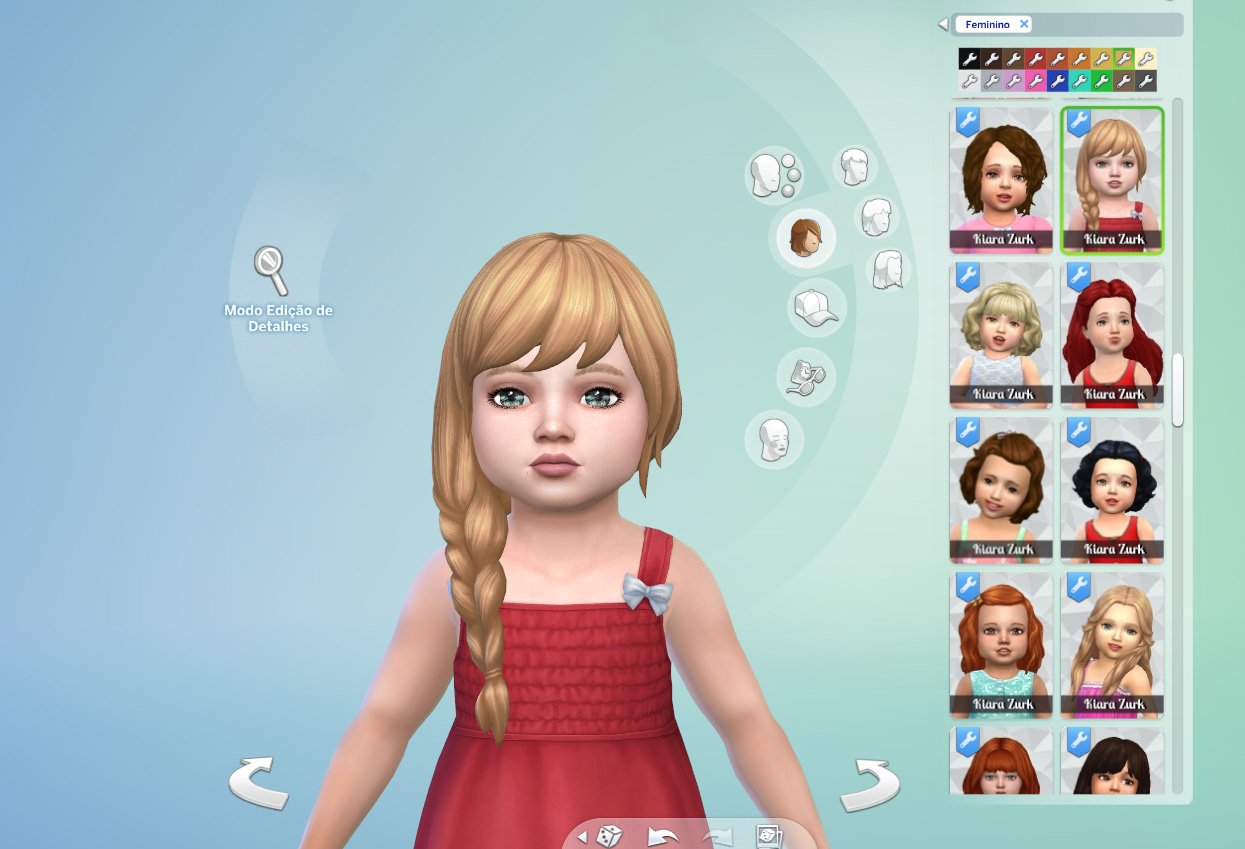Screen dimensions: 1245x849
Task: Apply the bright green hair color swatch
Action: click(1101, 81)
